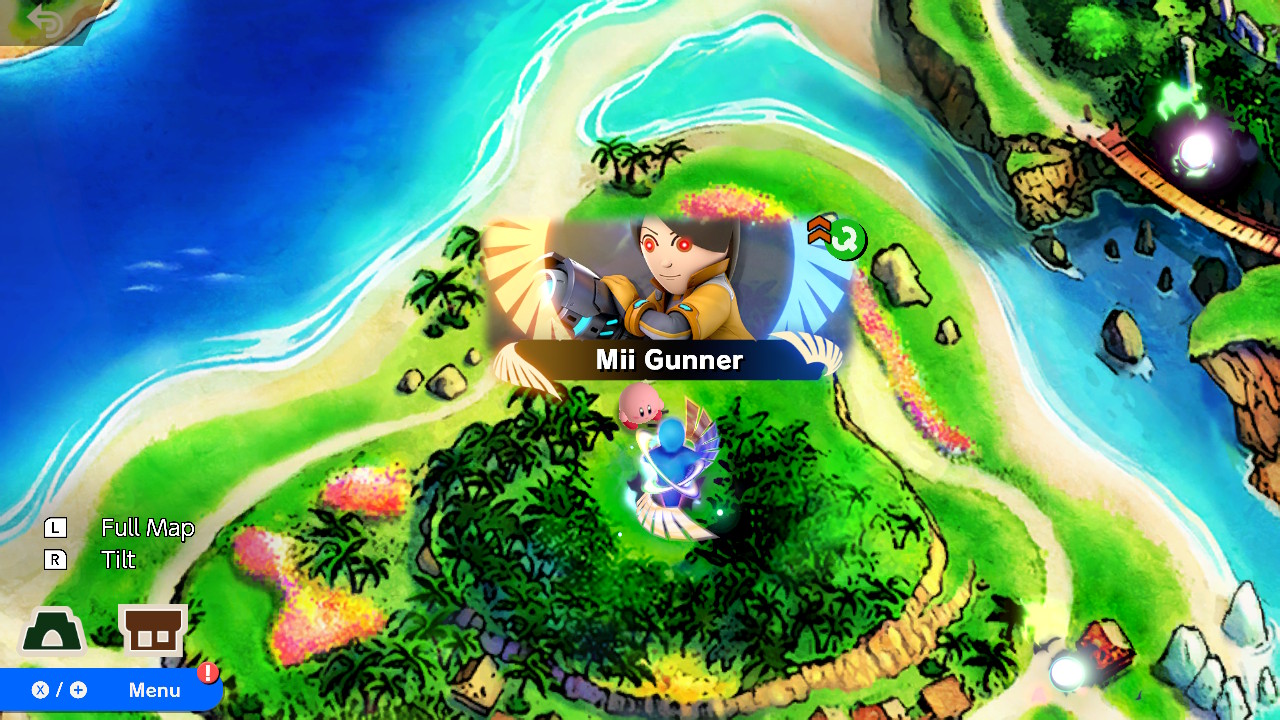Click the back arrow button
1280x720 pixels.
pos(44,20)
